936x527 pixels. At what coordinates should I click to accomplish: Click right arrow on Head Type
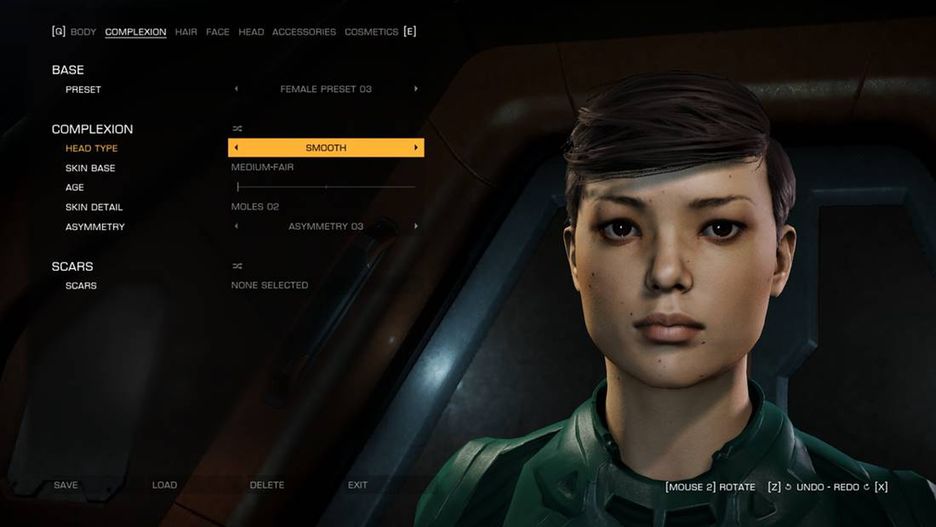click(416, 148)
